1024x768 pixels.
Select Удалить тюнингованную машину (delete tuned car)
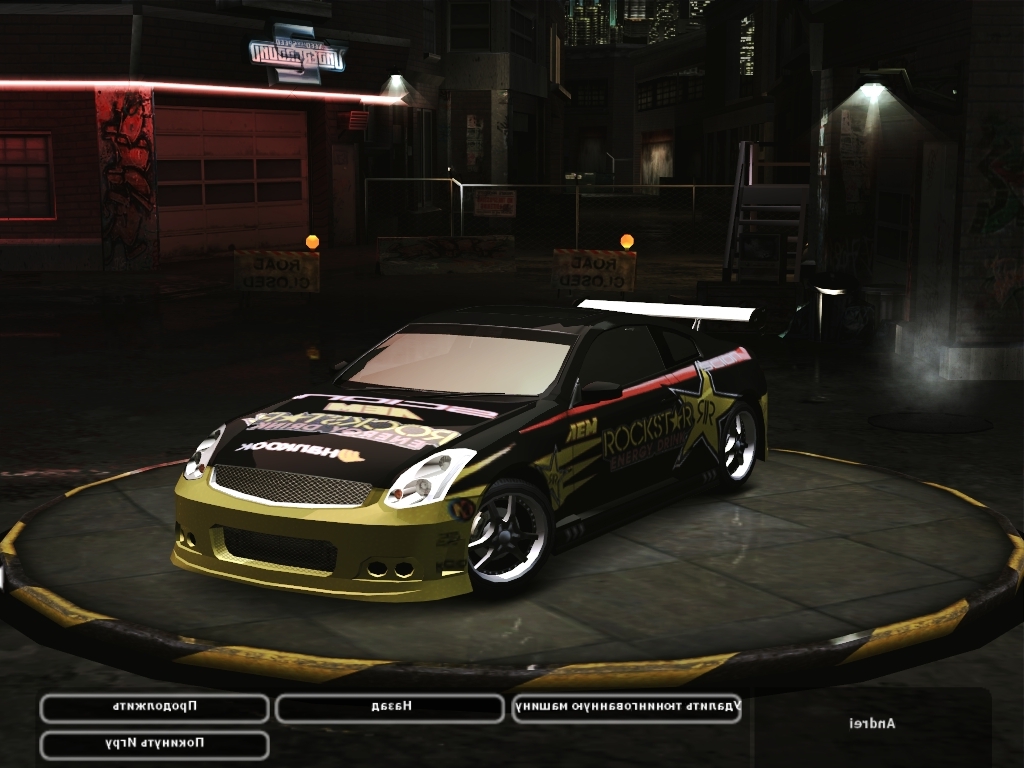[x=626, y=708]
